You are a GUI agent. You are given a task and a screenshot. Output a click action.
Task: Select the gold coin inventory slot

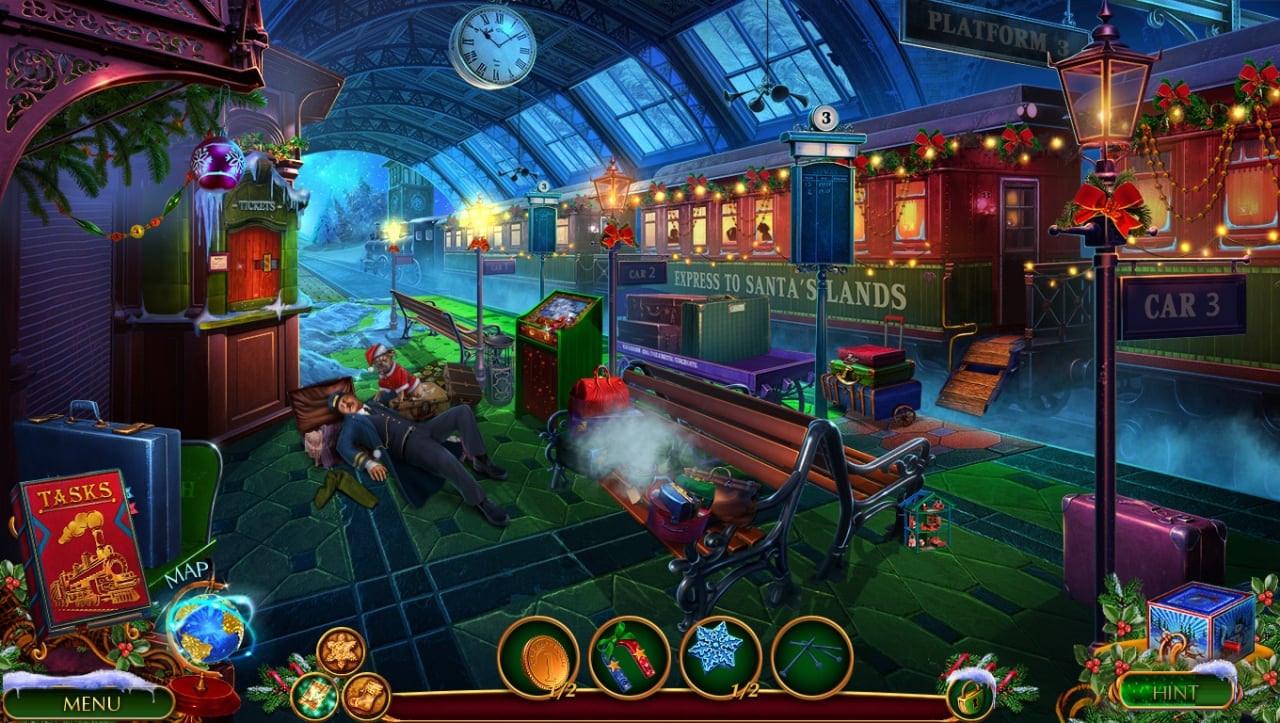(x=538, y=657)
